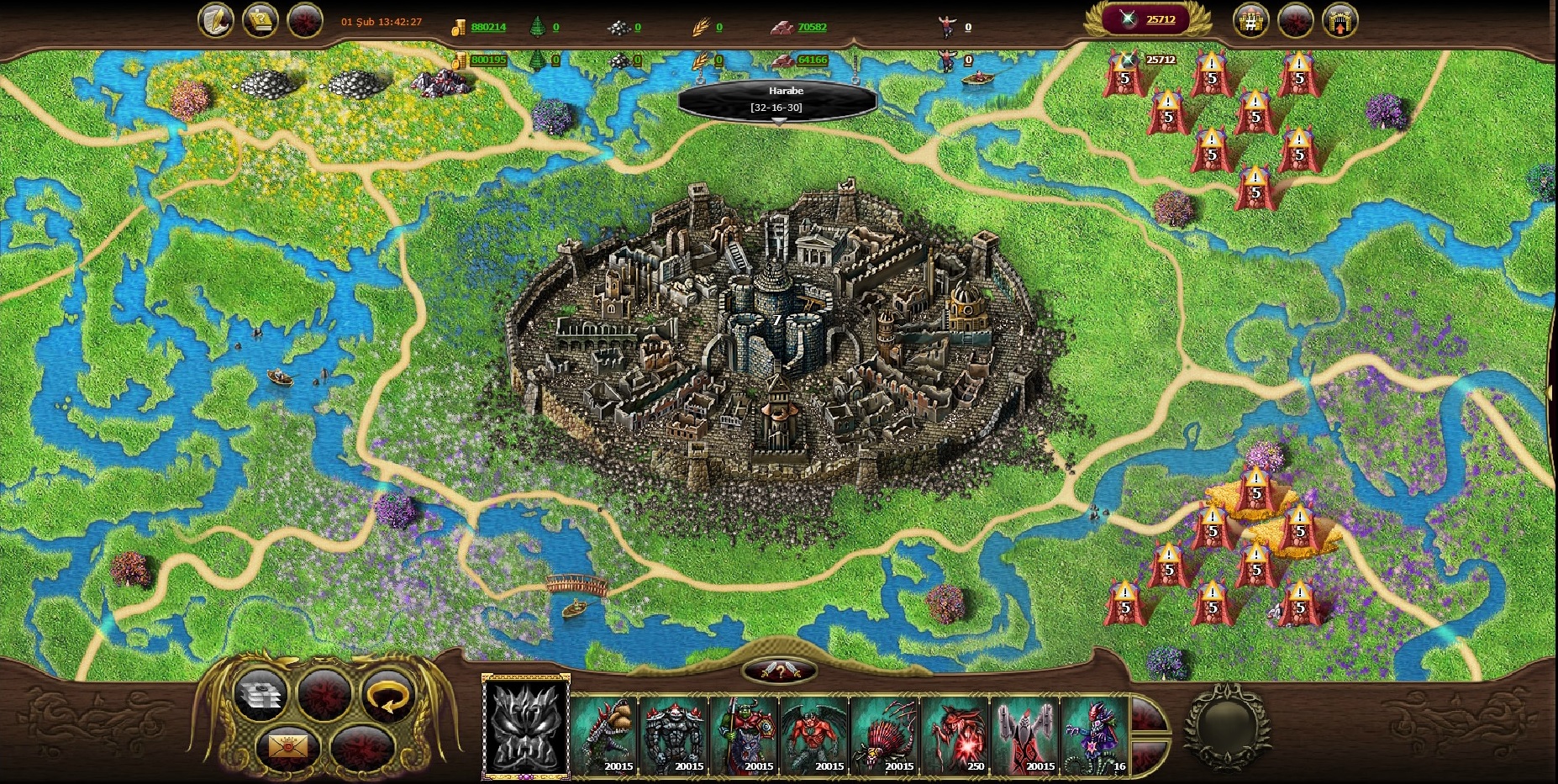Viewport: 1558px width, 784px height.
Task: Open mail with the sealed envelope icon
Action: tap(287, 745)
